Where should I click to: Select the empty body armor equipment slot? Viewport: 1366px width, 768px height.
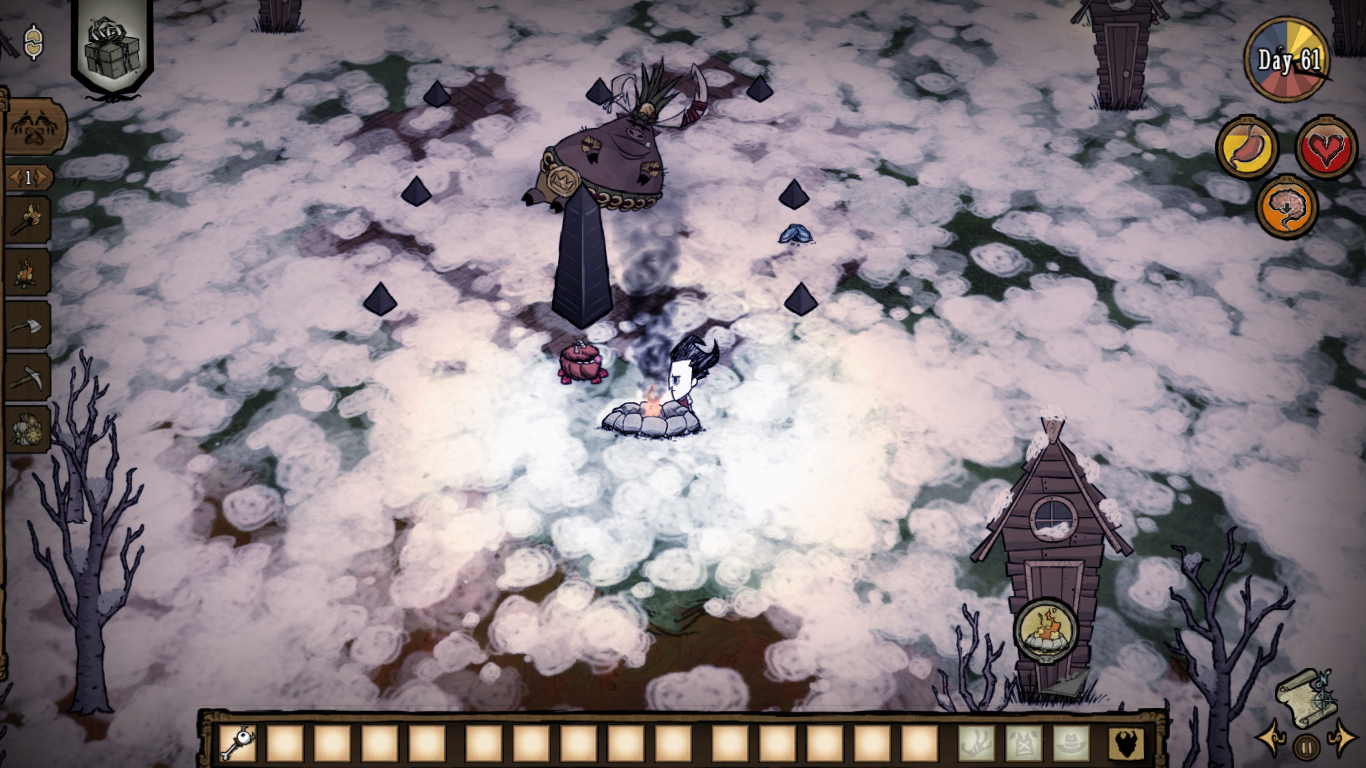(x=1023, y=743)
